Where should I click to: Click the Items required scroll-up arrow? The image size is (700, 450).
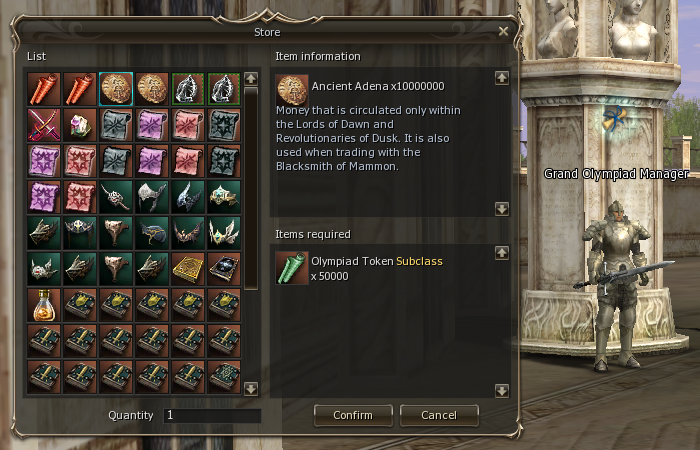pyautogui.click(x=502, y=253)
